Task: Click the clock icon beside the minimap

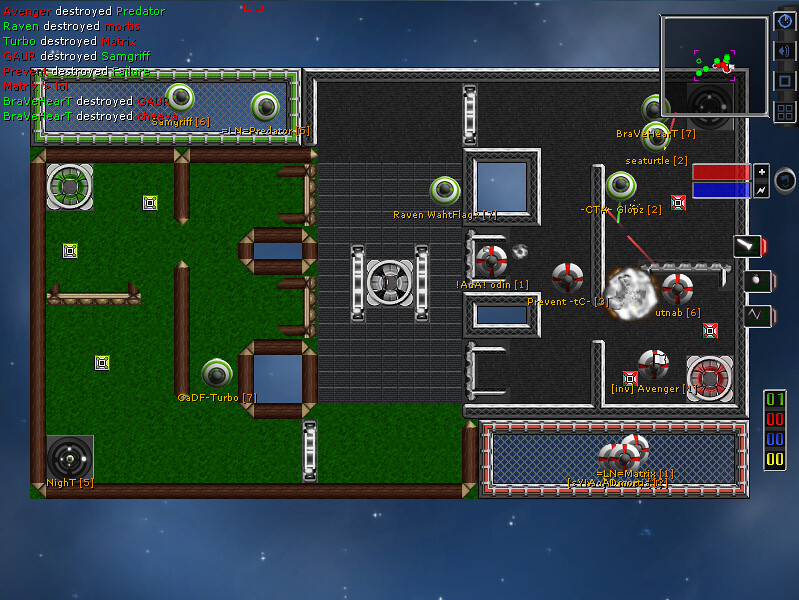Action: coord(785,22)
